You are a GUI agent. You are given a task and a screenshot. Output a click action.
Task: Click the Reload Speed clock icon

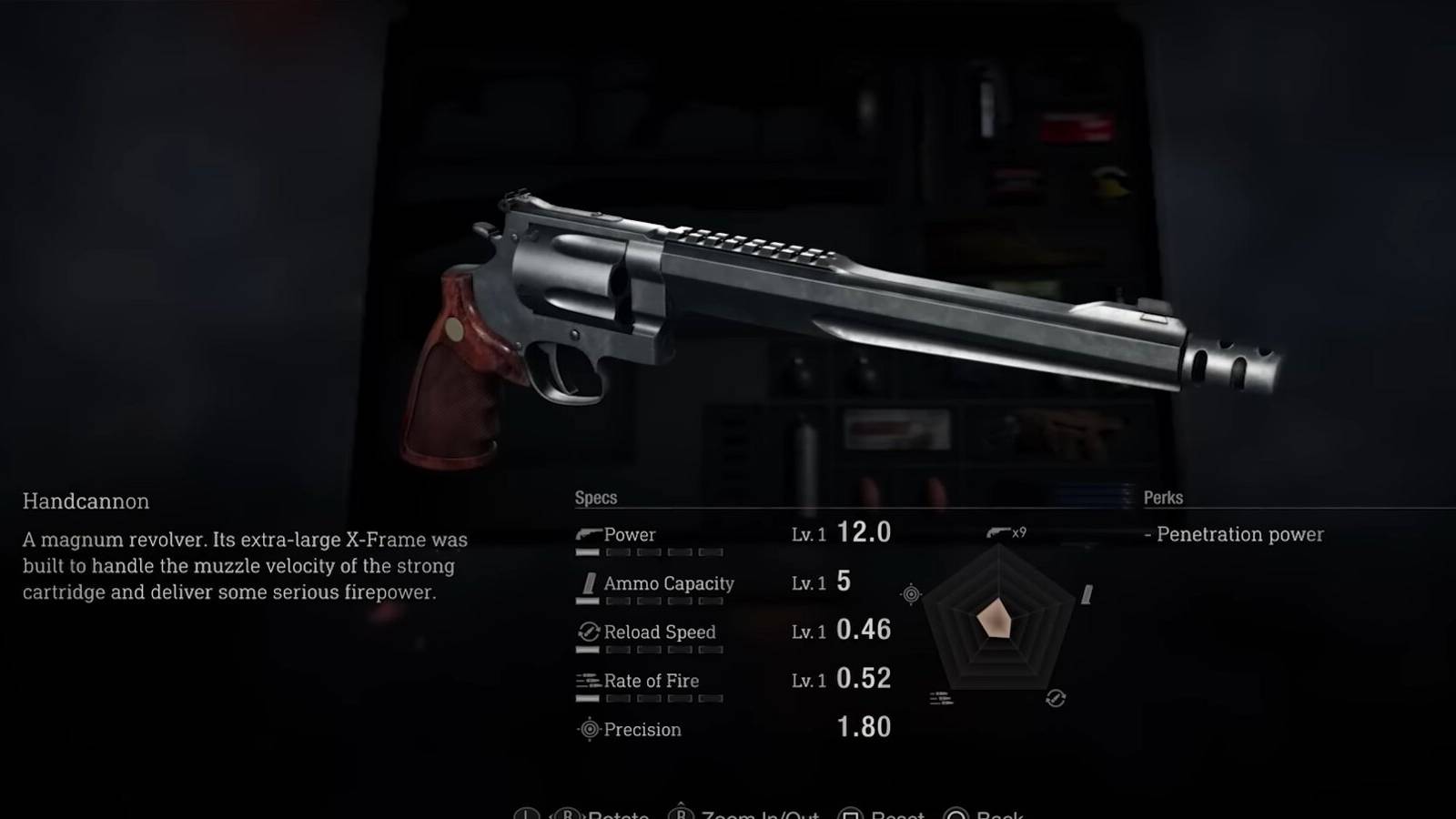(x=590, y=631)
